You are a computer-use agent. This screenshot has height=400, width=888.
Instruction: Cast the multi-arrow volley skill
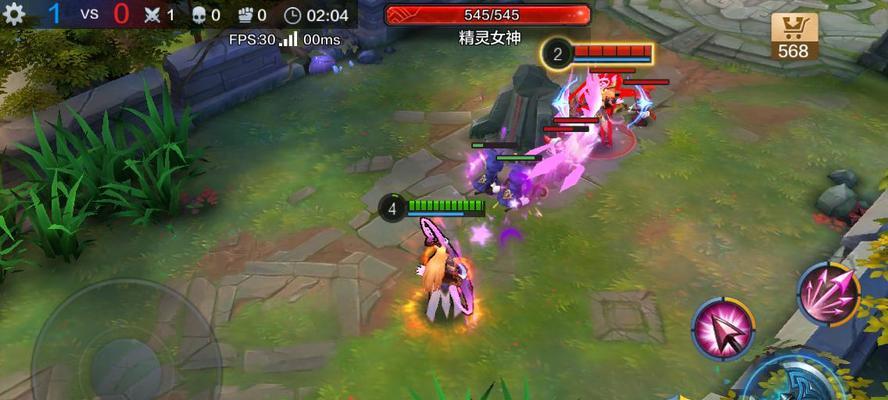tap(829, 294)
